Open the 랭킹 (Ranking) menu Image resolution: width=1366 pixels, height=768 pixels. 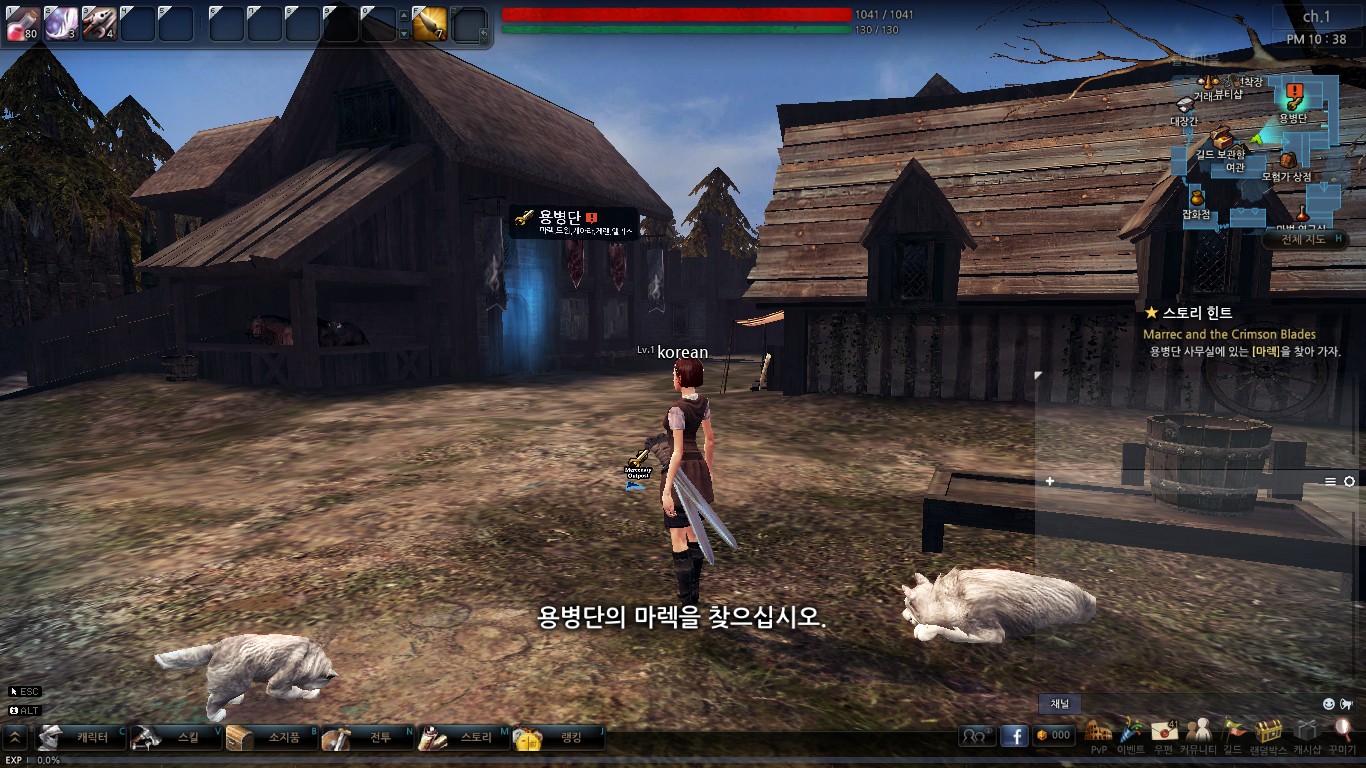(x=558, y=738)
